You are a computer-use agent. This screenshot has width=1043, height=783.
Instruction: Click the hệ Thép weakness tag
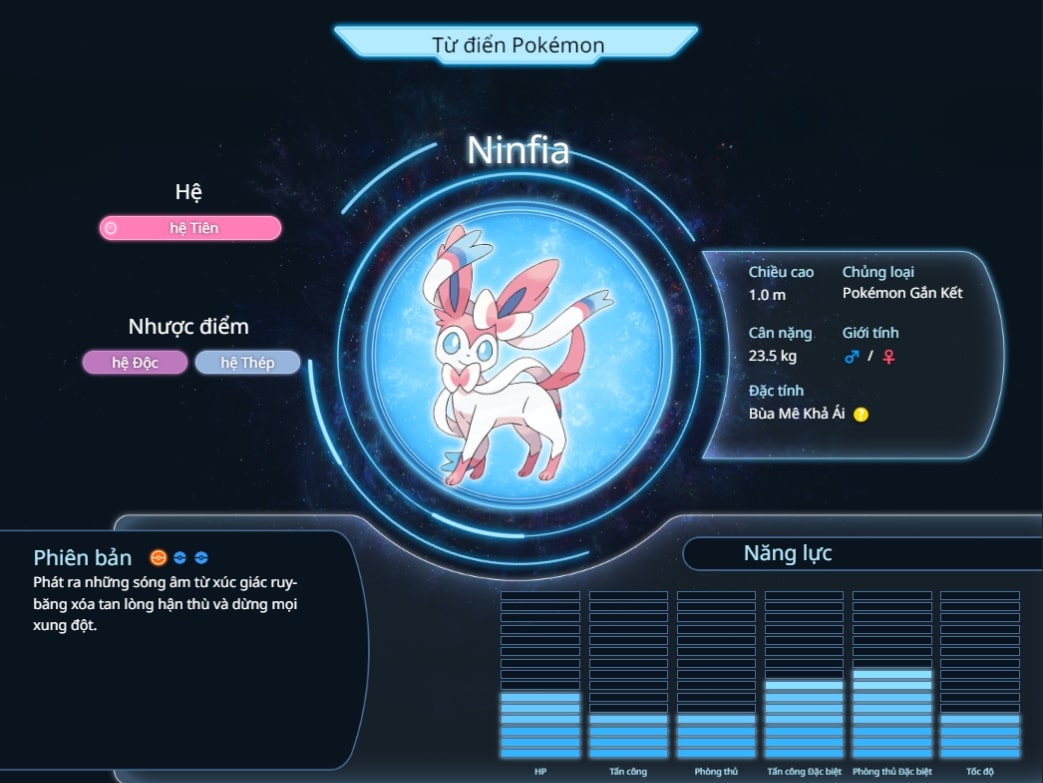pos(247,362)
